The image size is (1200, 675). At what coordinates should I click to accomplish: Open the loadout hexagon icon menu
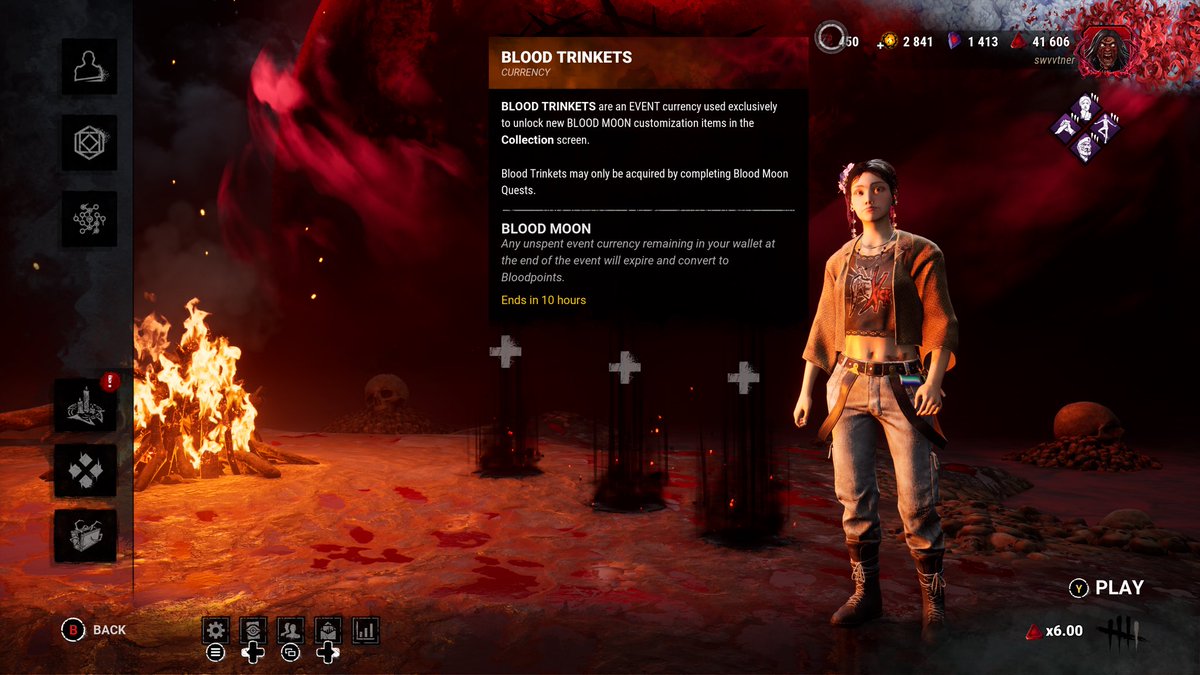(x=89, y=142)
